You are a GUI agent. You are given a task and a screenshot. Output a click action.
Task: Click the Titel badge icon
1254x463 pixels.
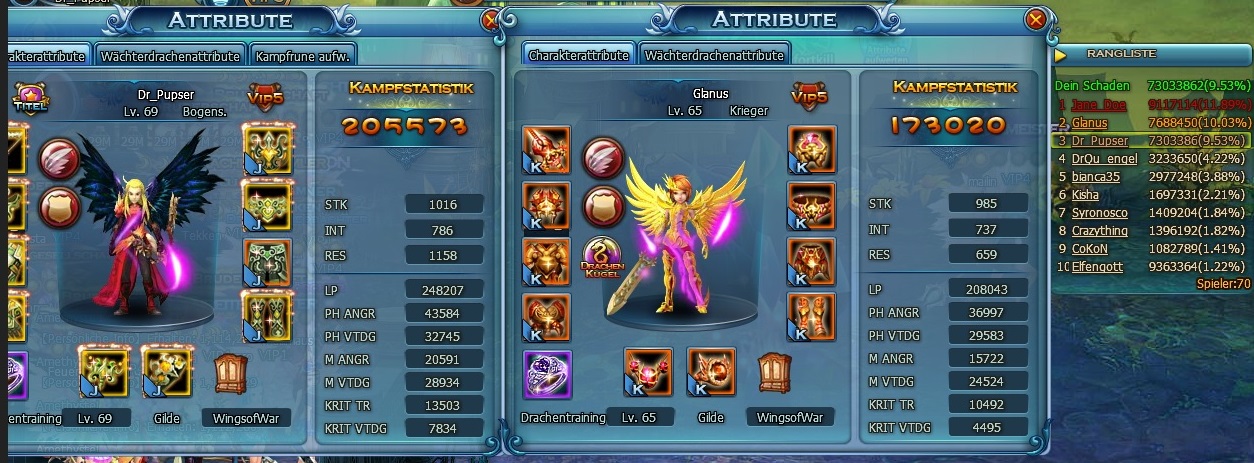(x=27, y=97)
